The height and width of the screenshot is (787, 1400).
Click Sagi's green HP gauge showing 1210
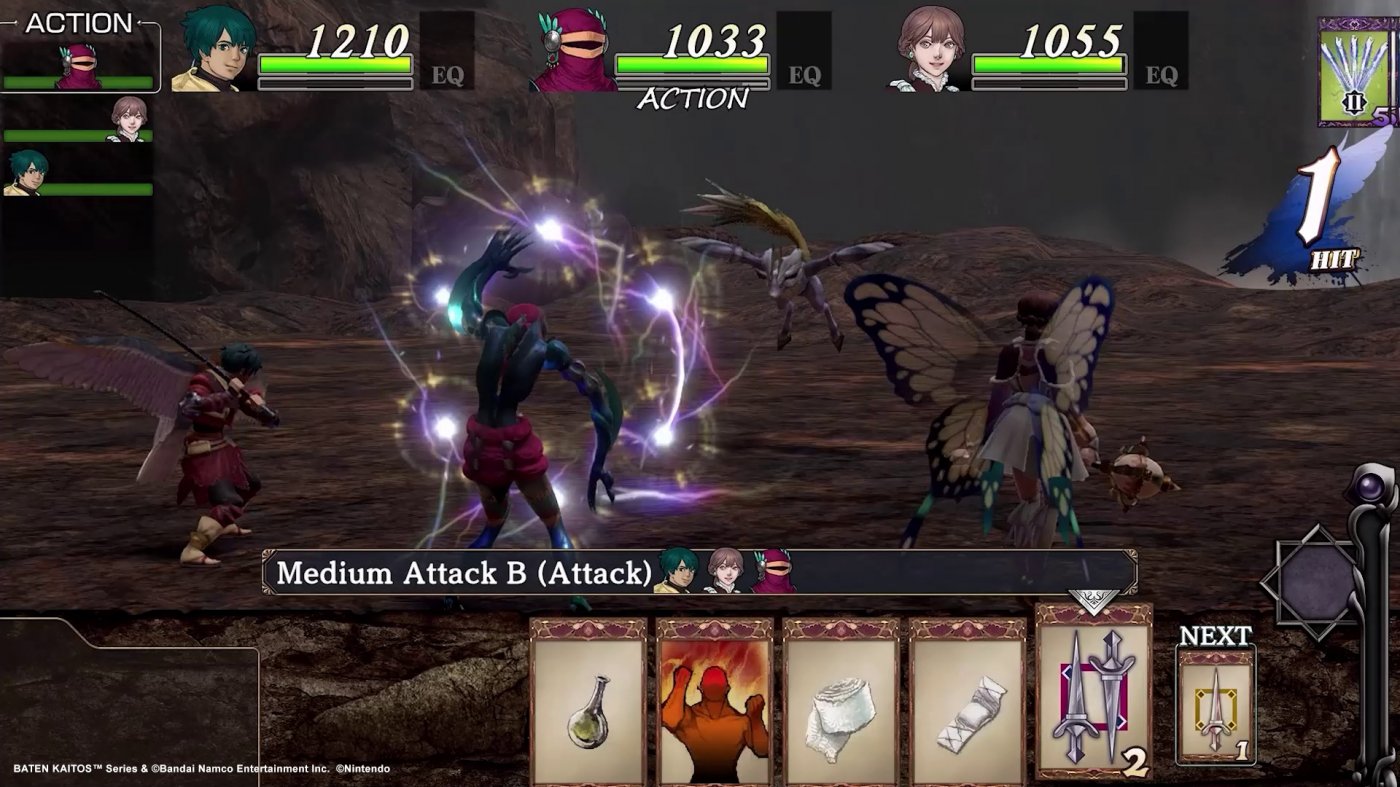point(336,62)
